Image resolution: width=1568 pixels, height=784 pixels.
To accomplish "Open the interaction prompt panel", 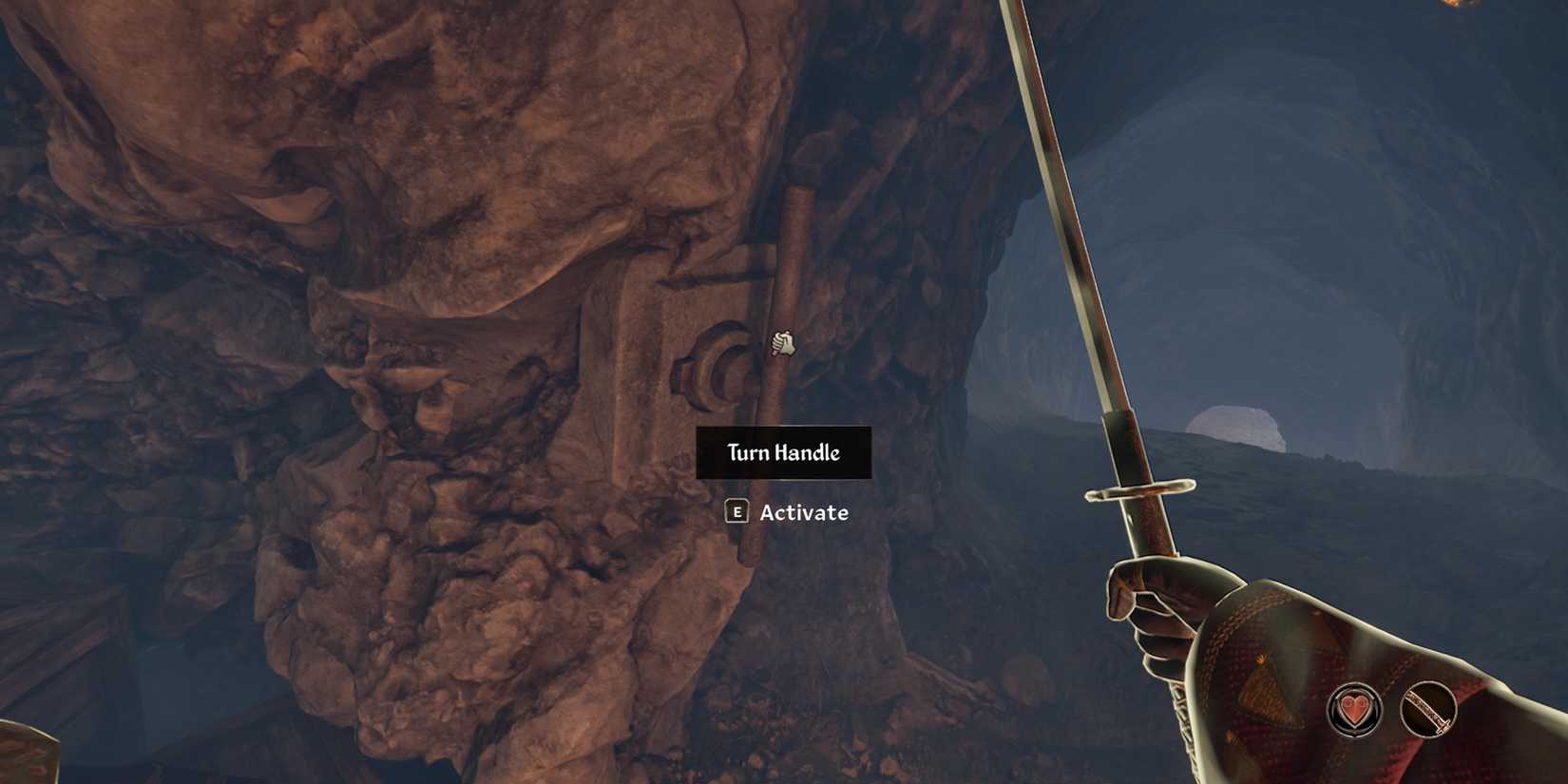I will point(783,453).
